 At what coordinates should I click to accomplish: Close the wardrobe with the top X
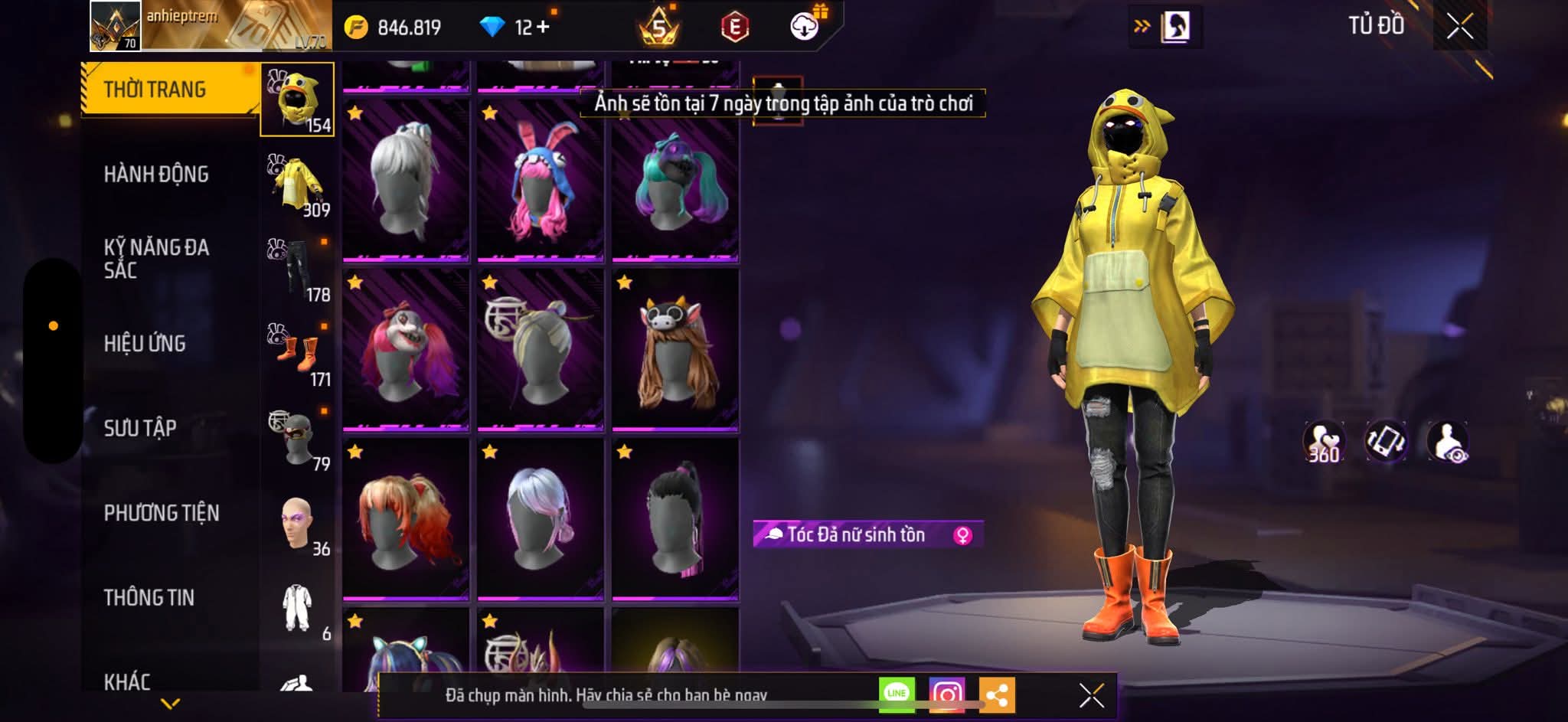pos(1459,27)
